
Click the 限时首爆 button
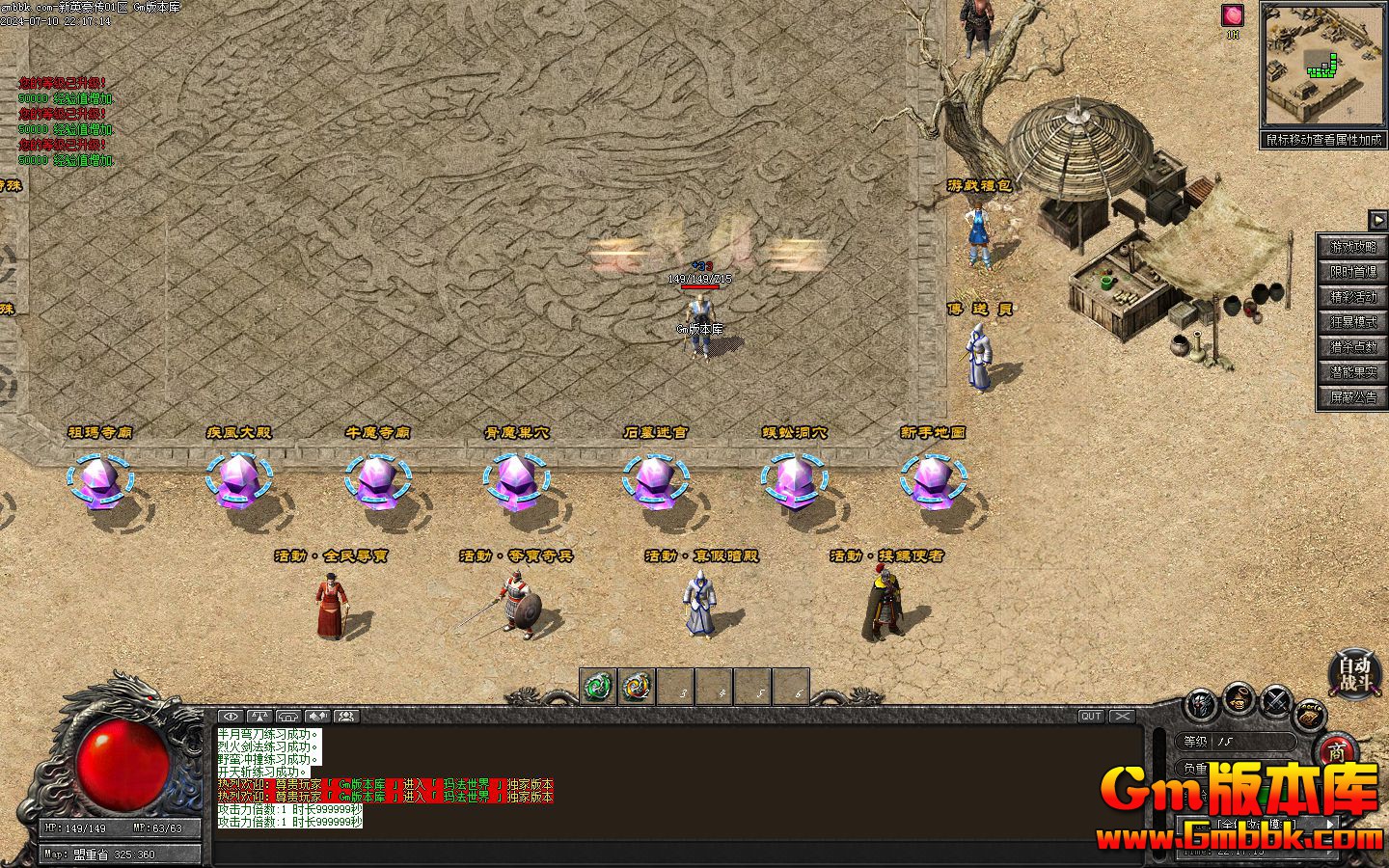(x=1353, y=272)
